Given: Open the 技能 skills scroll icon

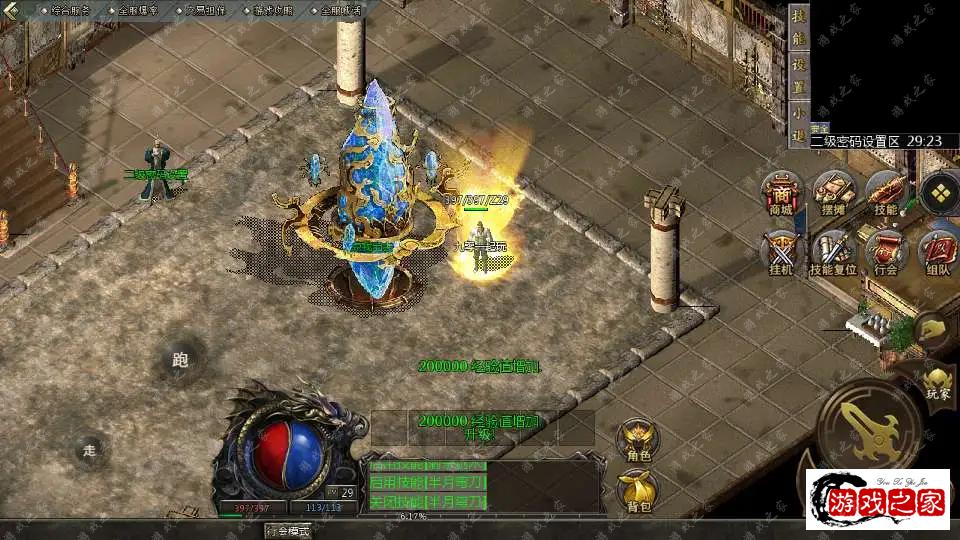Looking at the screenshot, I should [x=885, y=192].
